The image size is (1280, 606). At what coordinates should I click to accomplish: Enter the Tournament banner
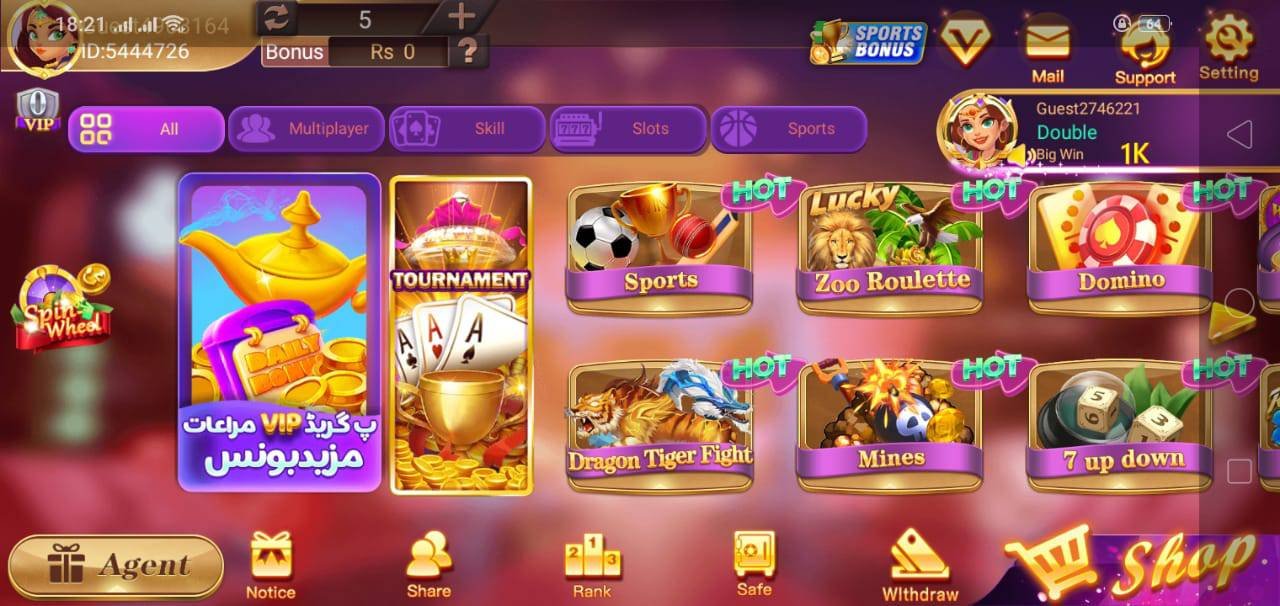coord(460,335)
